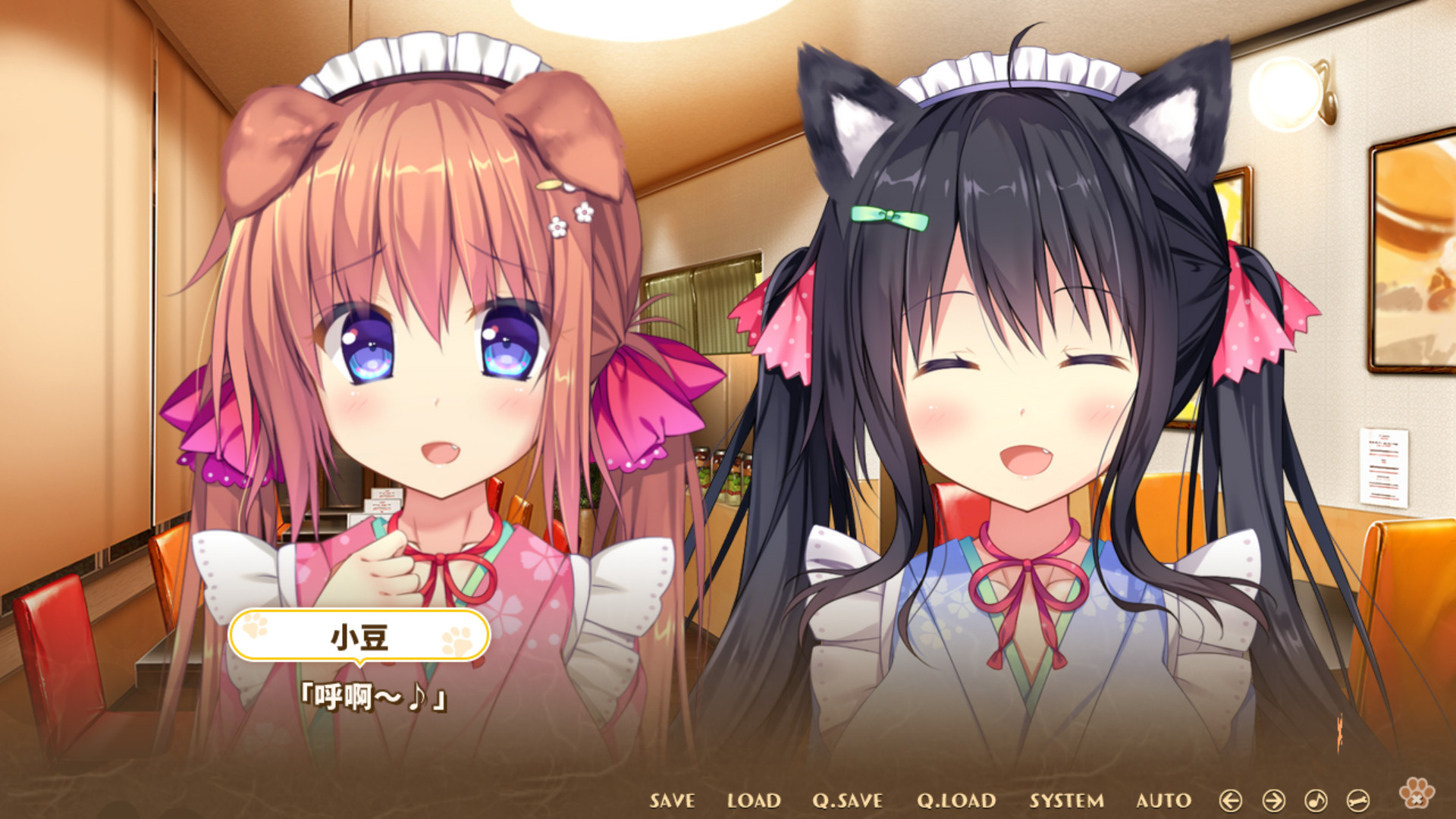Screen dimensions: 1456x819
Task: Open the SYSTEM settings menu
Action: pos(1066,801)
